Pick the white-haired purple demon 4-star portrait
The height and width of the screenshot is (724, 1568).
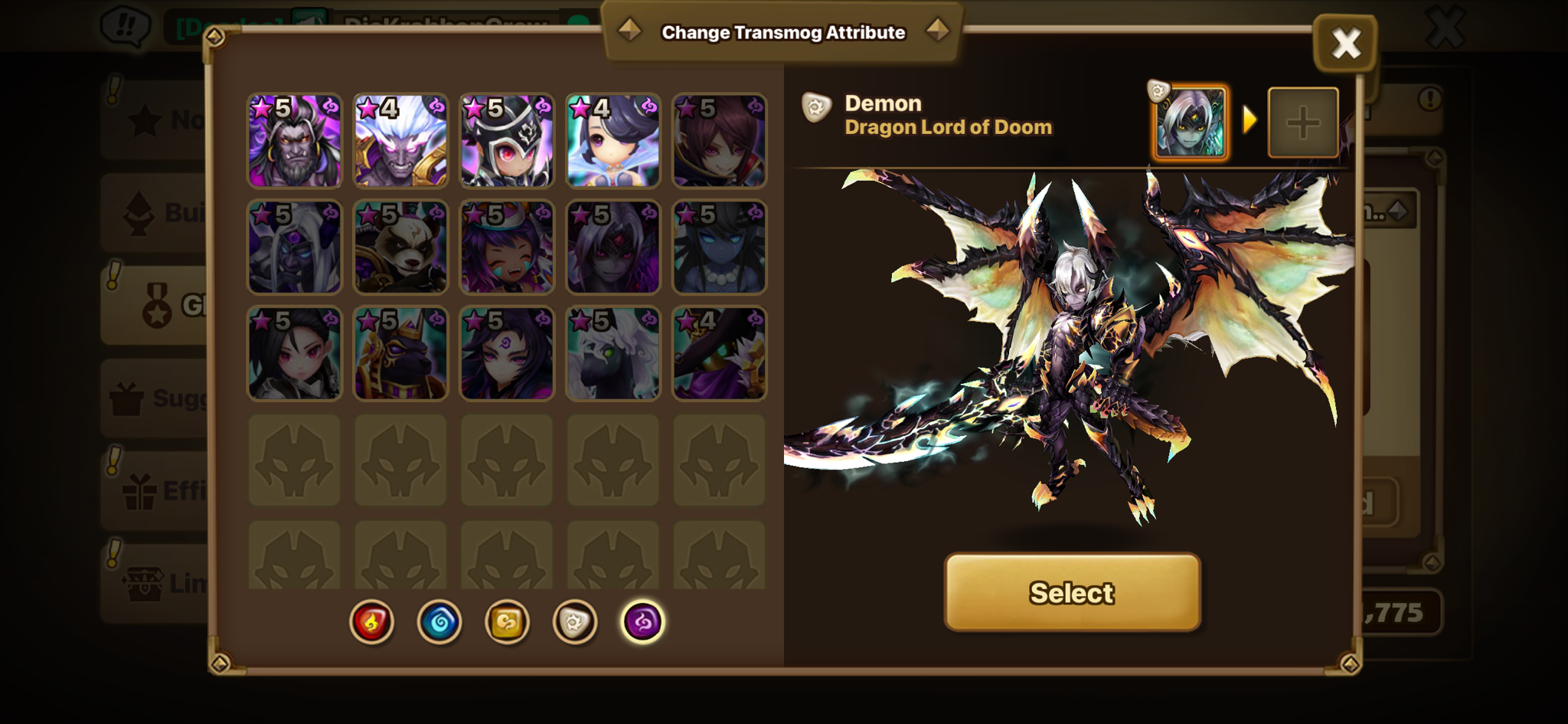coord(400,141)
